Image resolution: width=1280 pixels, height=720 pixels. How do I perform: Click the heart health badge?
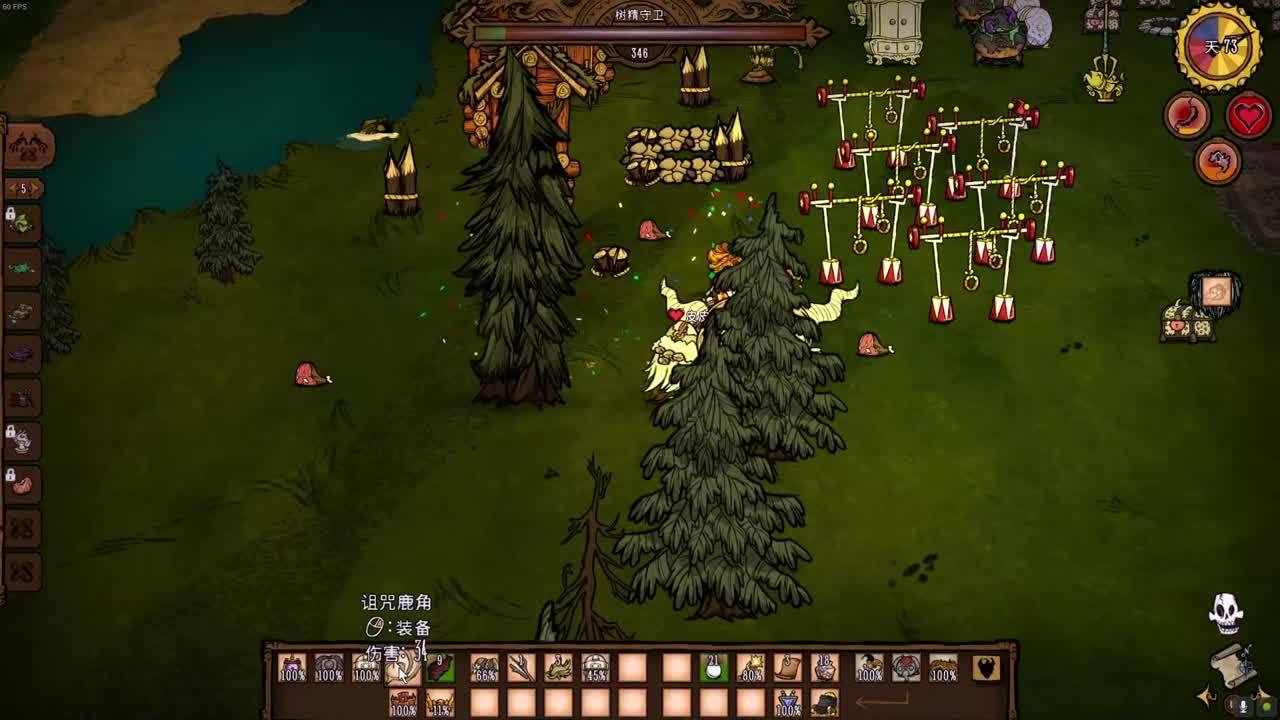(x=1248, y=116)
